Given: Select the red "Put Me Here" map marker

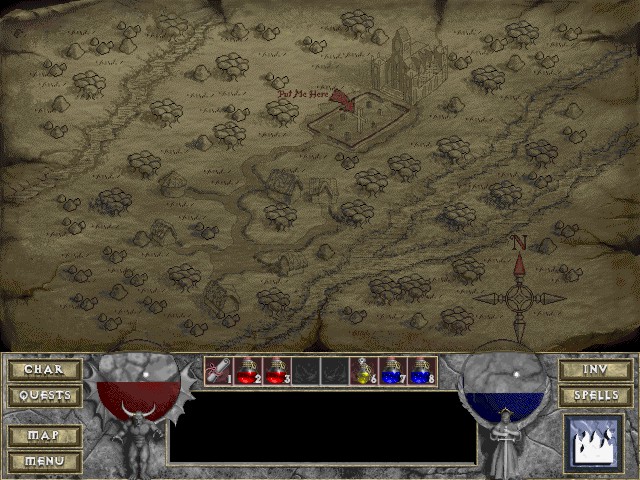Looking at the screenshot, I should click(341, 98).
